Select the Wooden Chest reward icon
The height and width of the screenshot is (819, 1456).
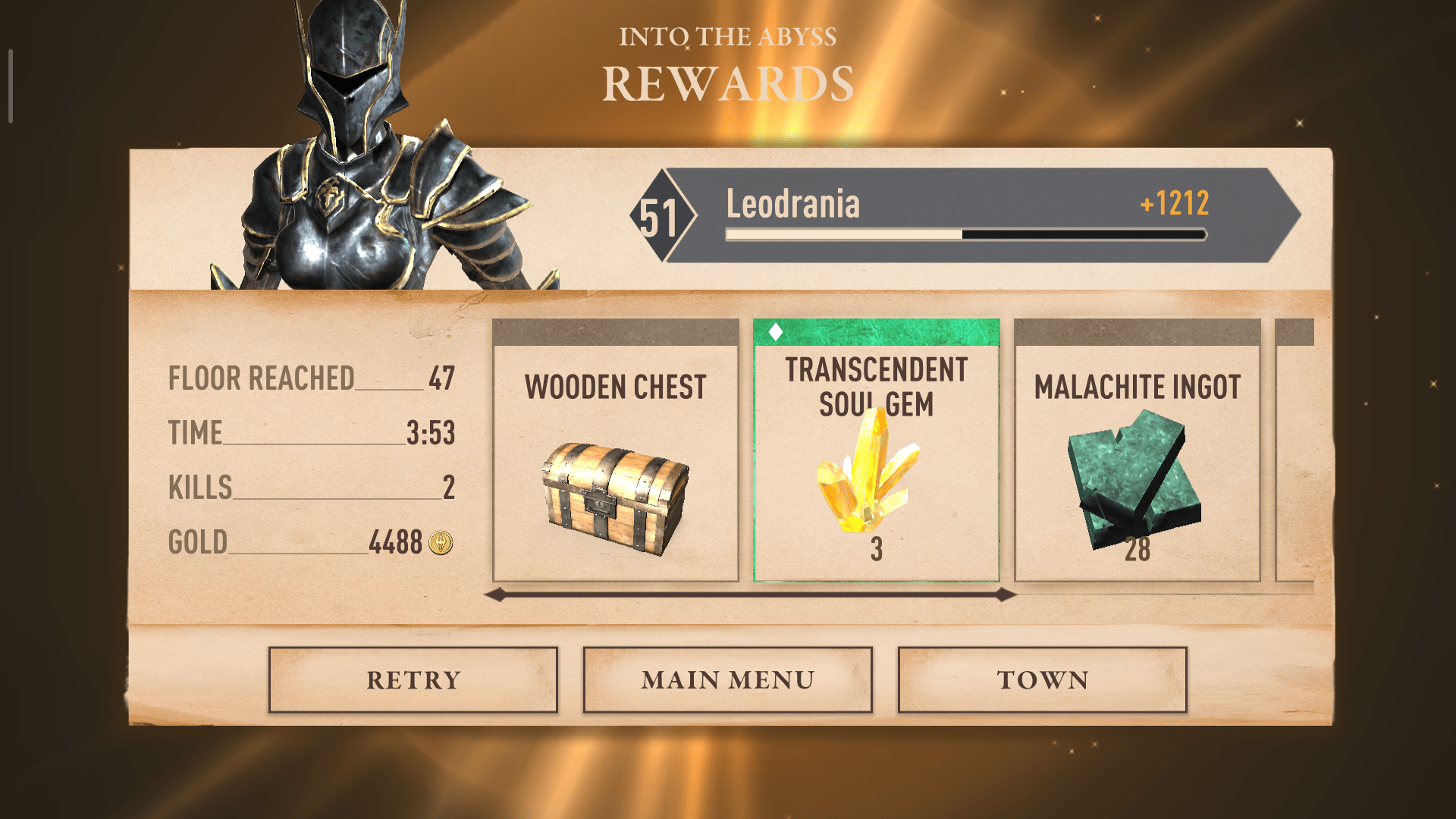(x=616, y=493)
